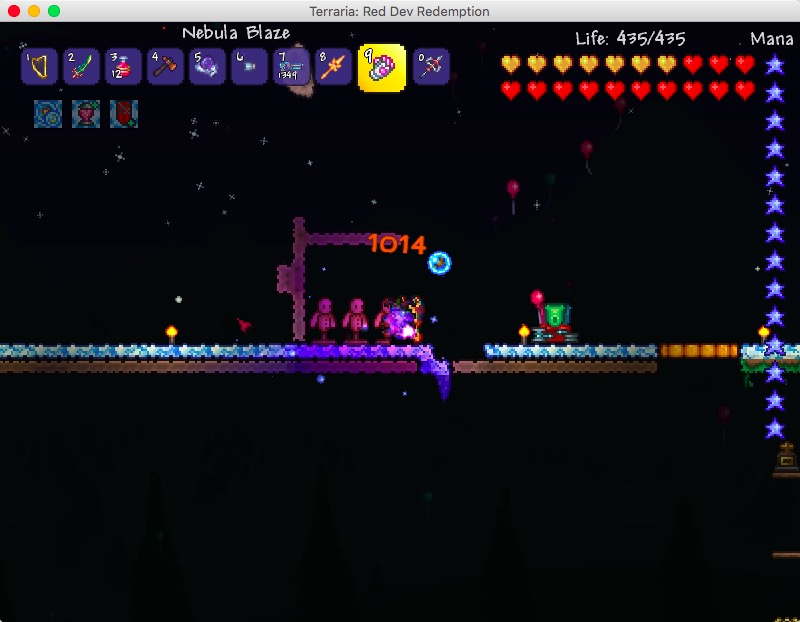Viewport: 800px width, 622px height.
Task: Choose the green sword in slot 2
Action: tap(81, 67)
